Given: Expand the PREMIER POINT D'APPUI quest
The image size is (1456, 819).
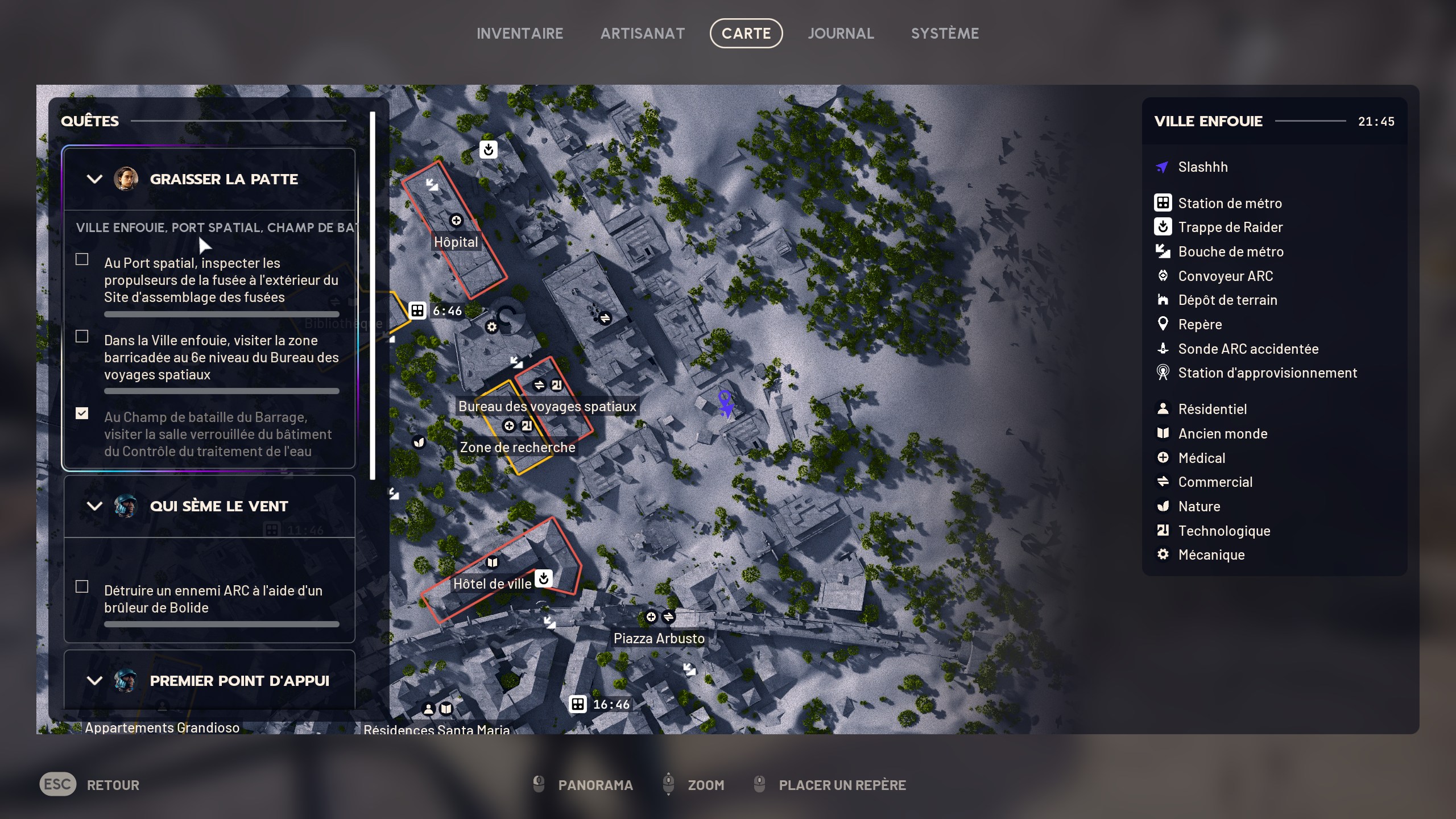Looking at the screenshot, I should point(94,680).
